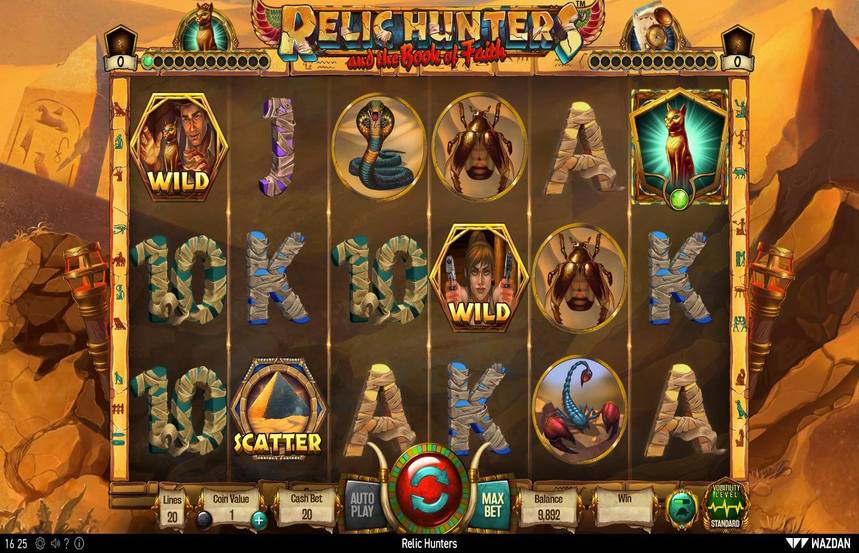Increase coin value with plus button
This screenshot has height=553, width=859.
(x=259, y=519)
